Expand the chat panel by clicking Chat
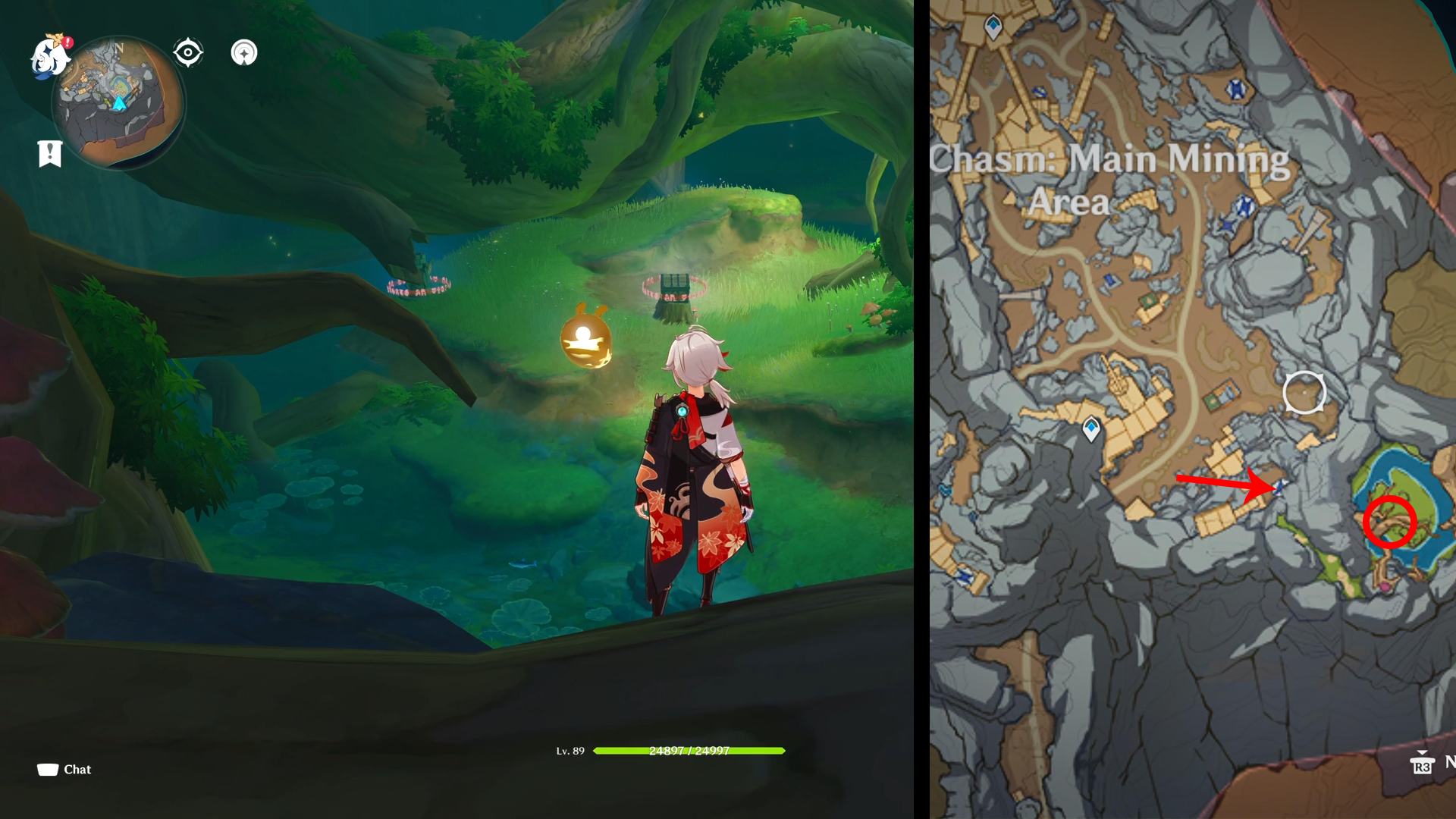 tap(77, 769)
